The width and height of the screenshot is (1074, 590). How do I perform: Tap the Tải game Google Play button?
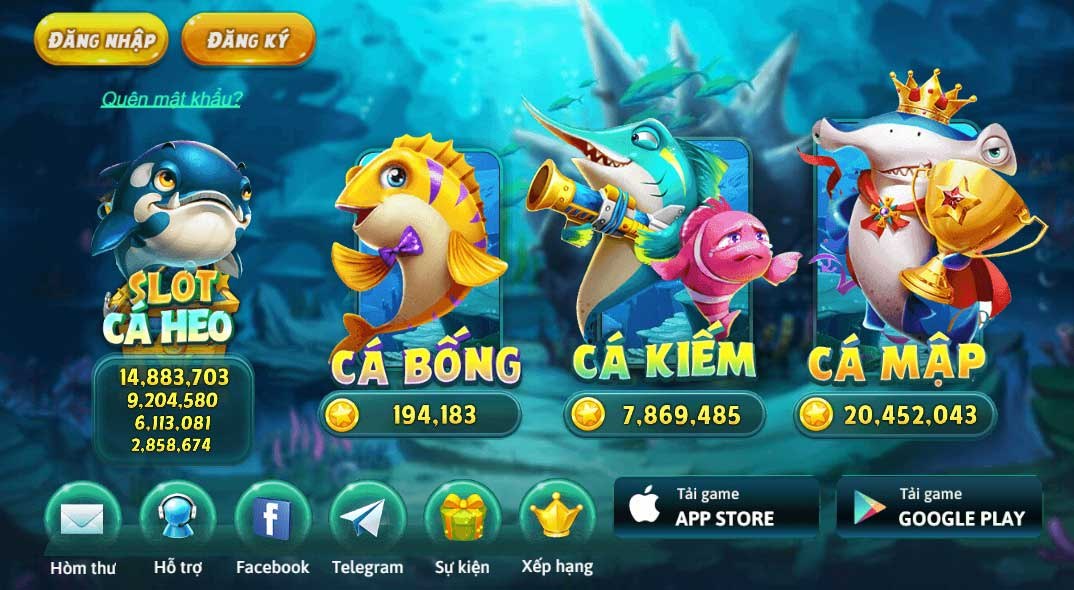(939, 507)
